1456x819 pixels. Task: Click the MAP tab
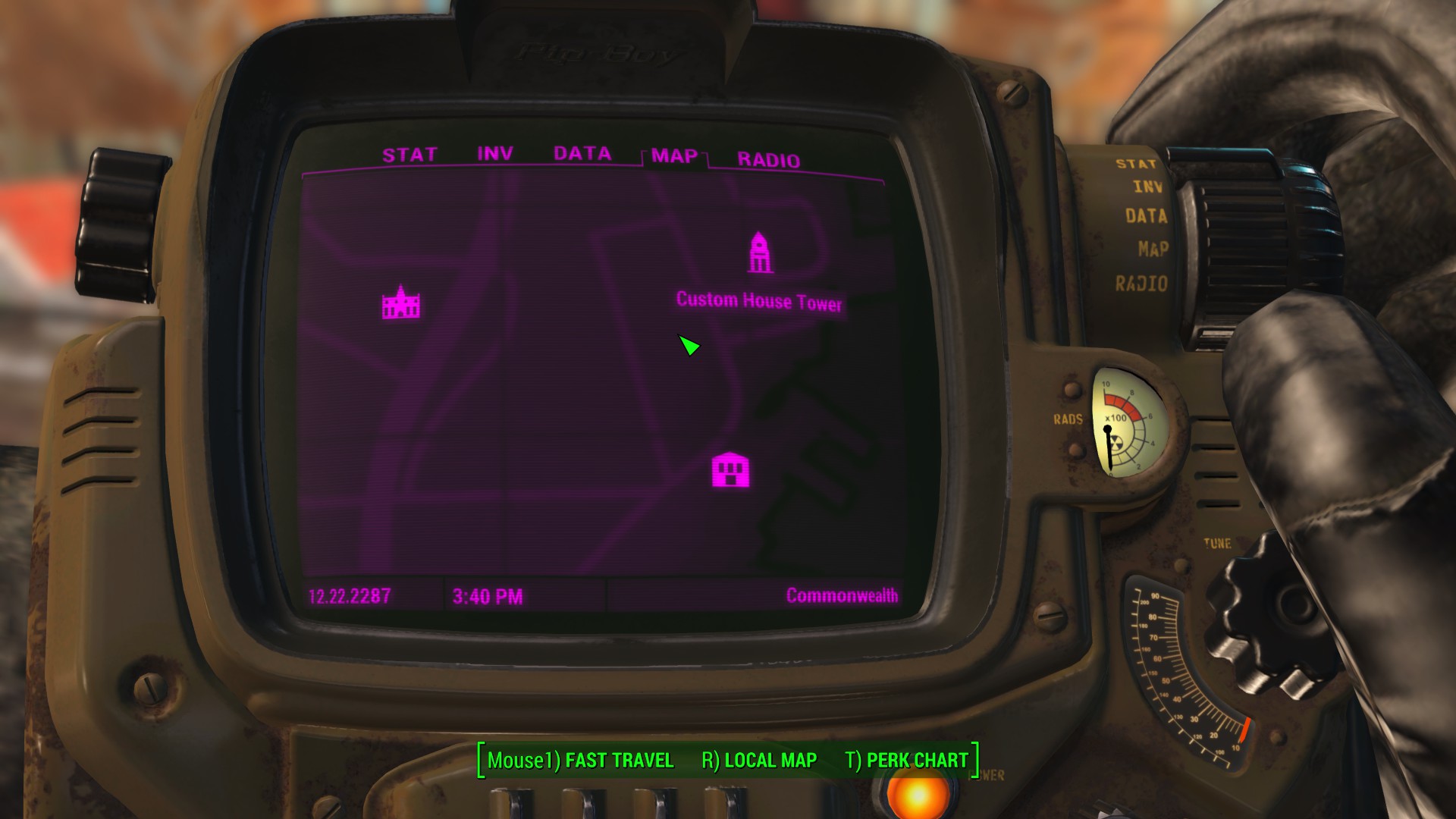point(674,156)
